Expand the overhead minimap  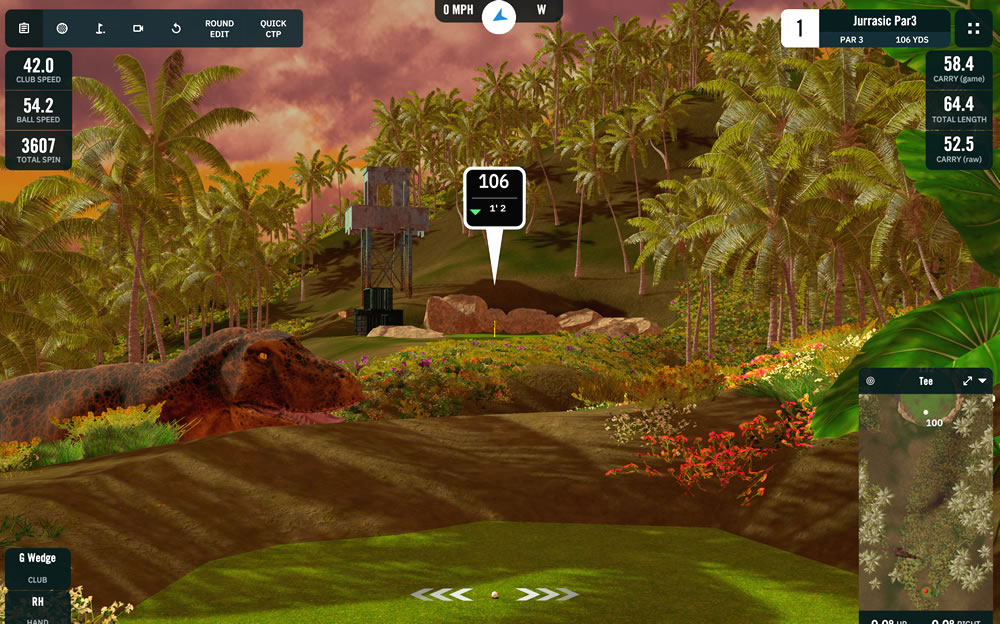967,381
